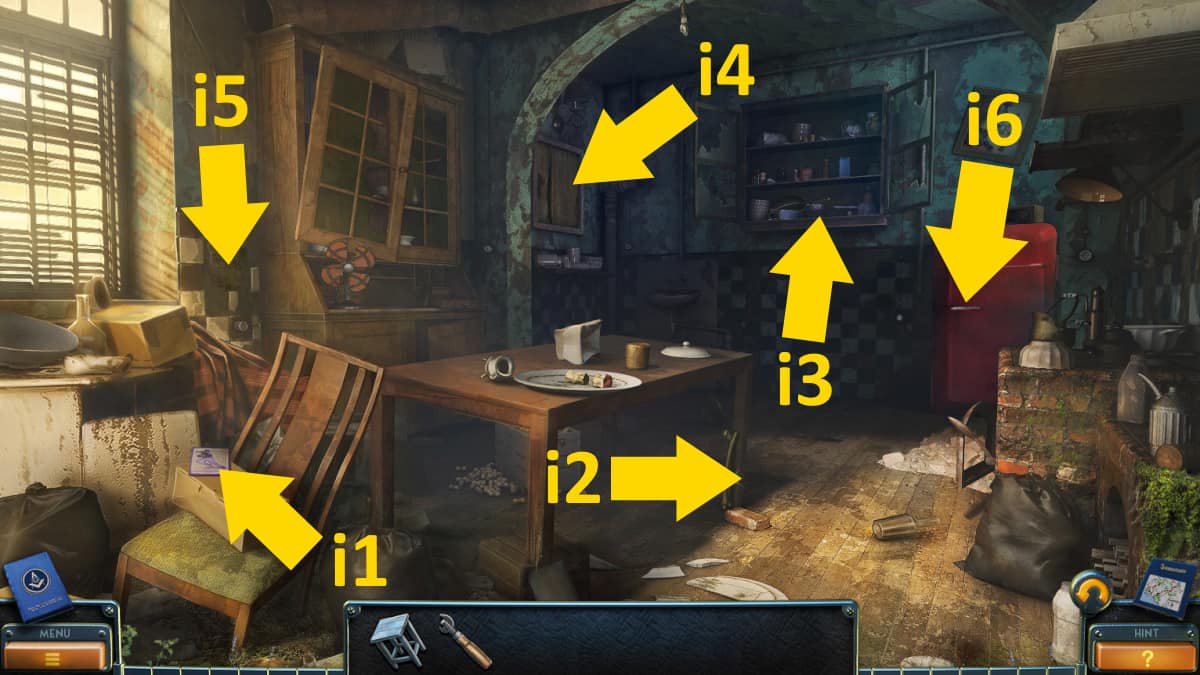Image resolution: width=1200 pixels, height=675 pixels.
Task: Use the Hint question mark button
Action: [1146, 656]
